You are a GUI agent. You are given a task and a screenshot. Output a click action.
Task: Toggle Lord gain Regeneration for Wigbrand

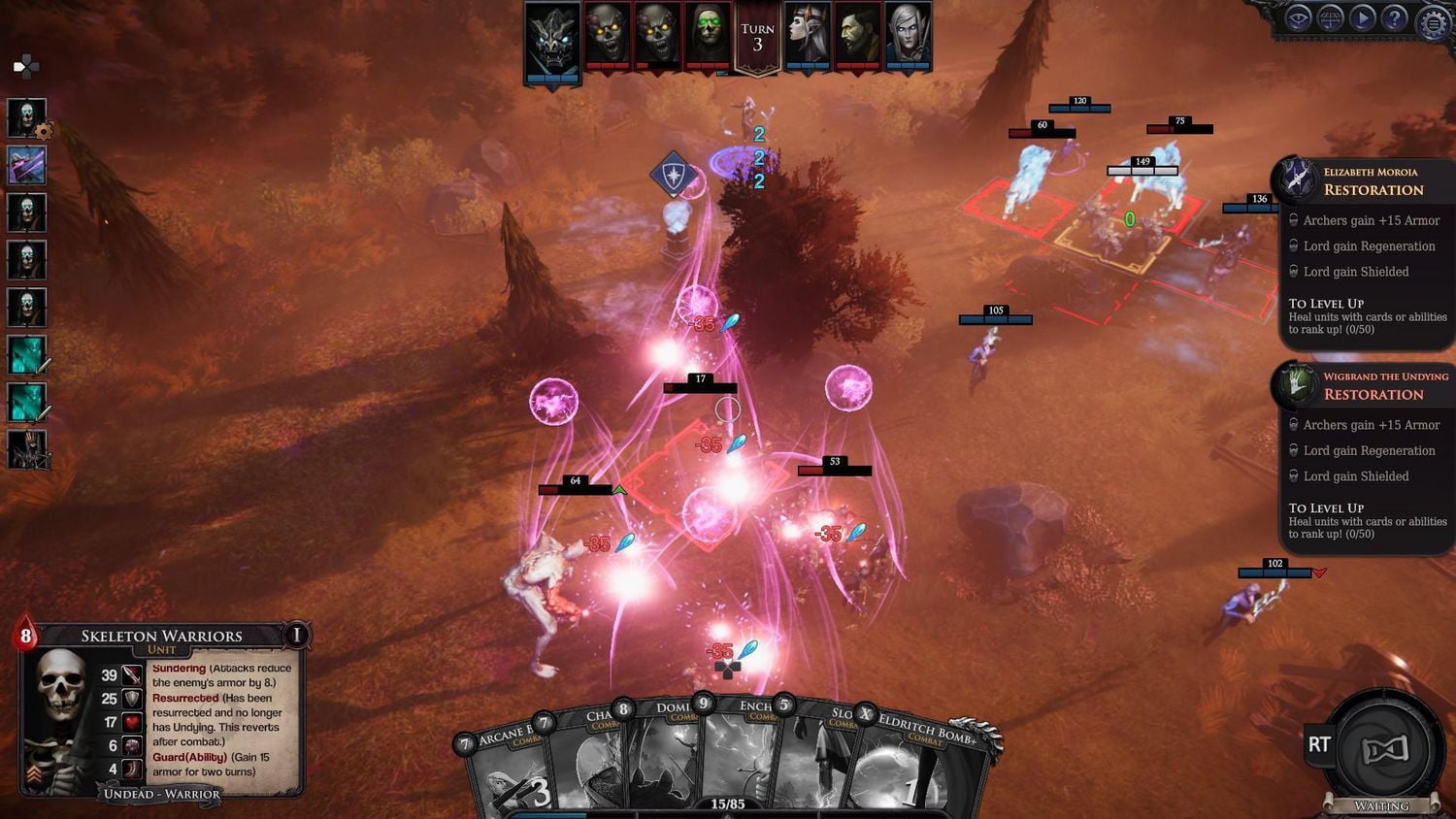(1371, 450)
